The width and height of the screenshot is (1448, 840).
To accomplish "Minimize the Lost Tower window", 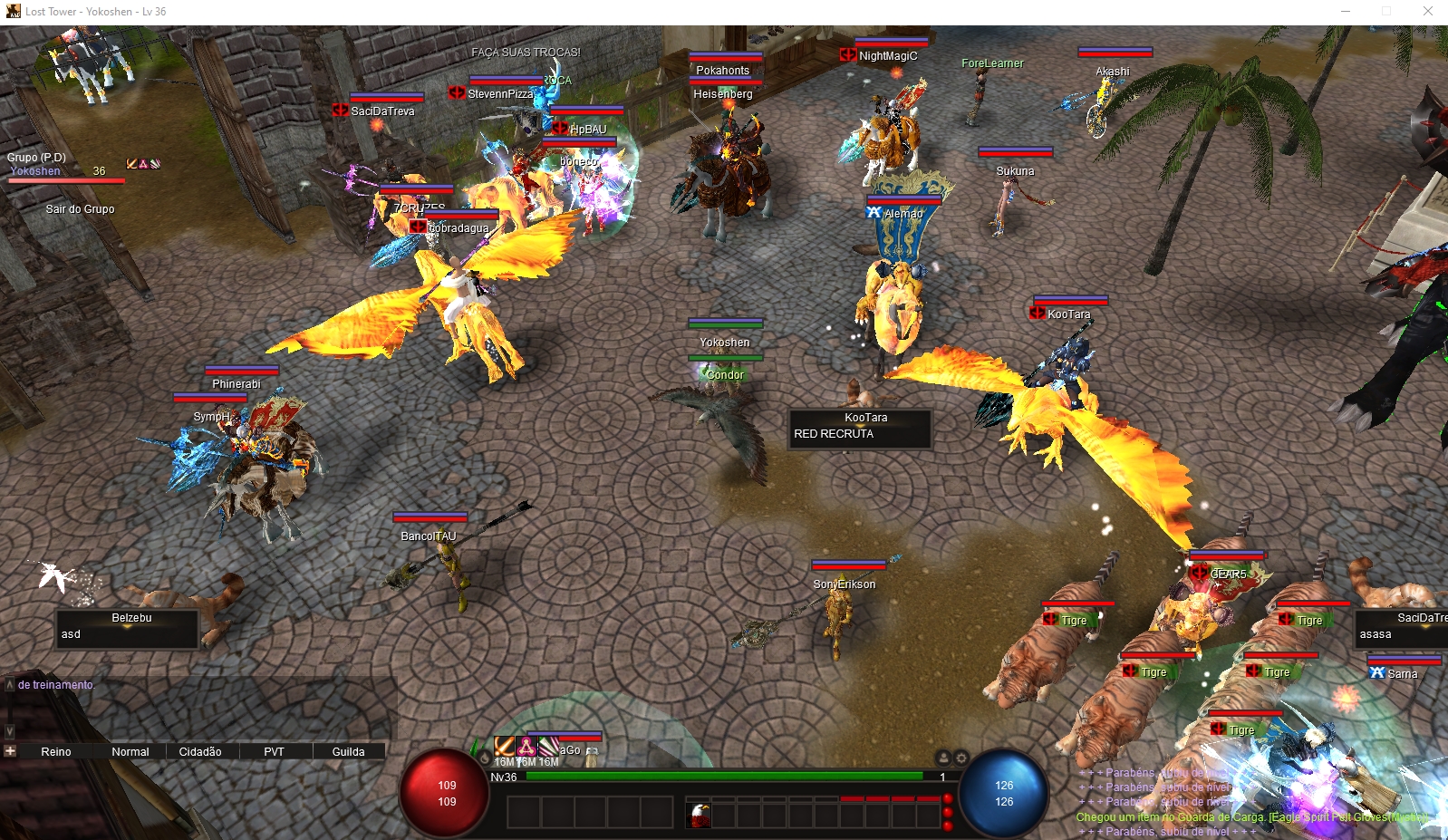I will [1346, 12].
